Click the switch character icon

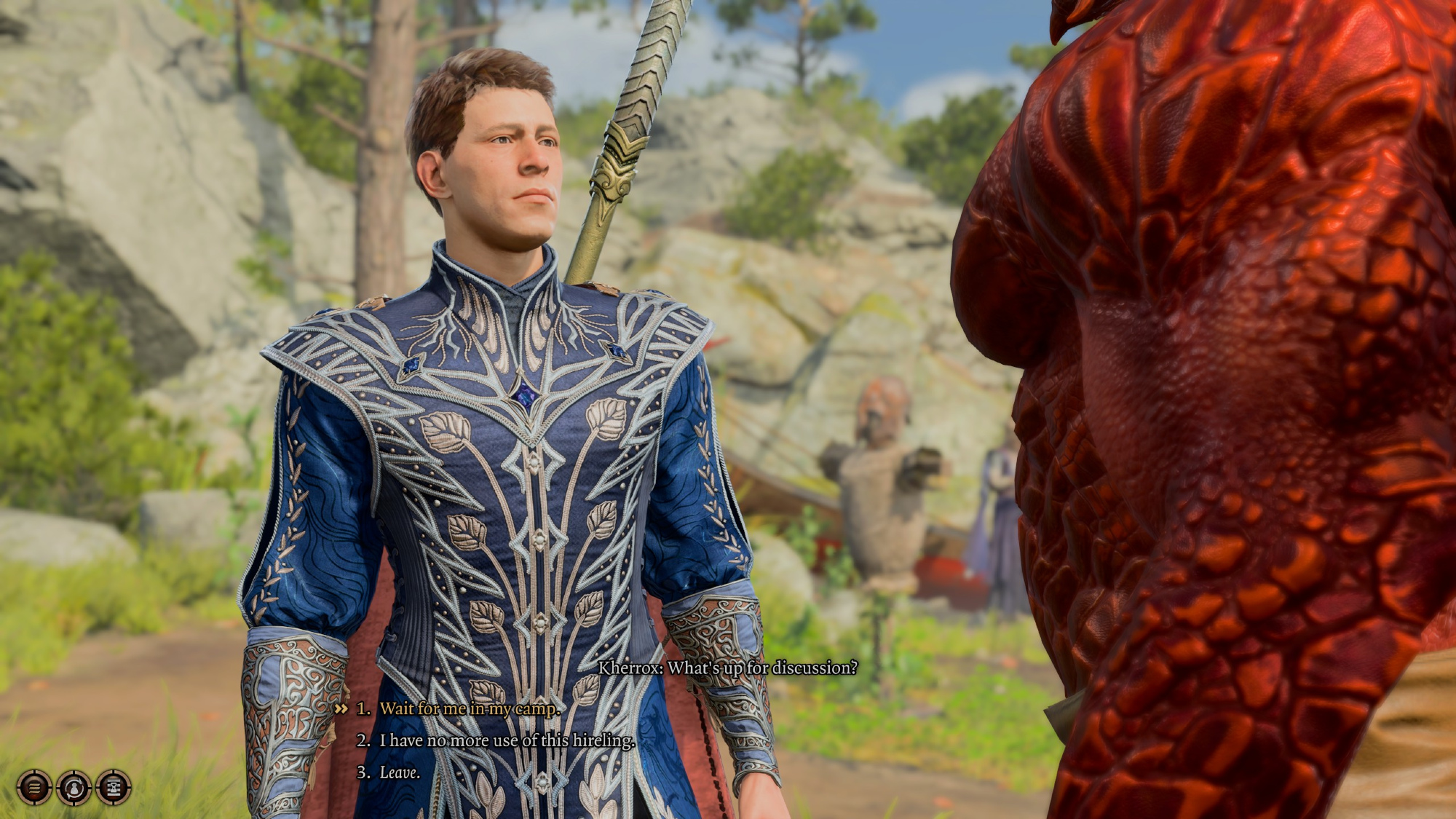pos(74,787)
